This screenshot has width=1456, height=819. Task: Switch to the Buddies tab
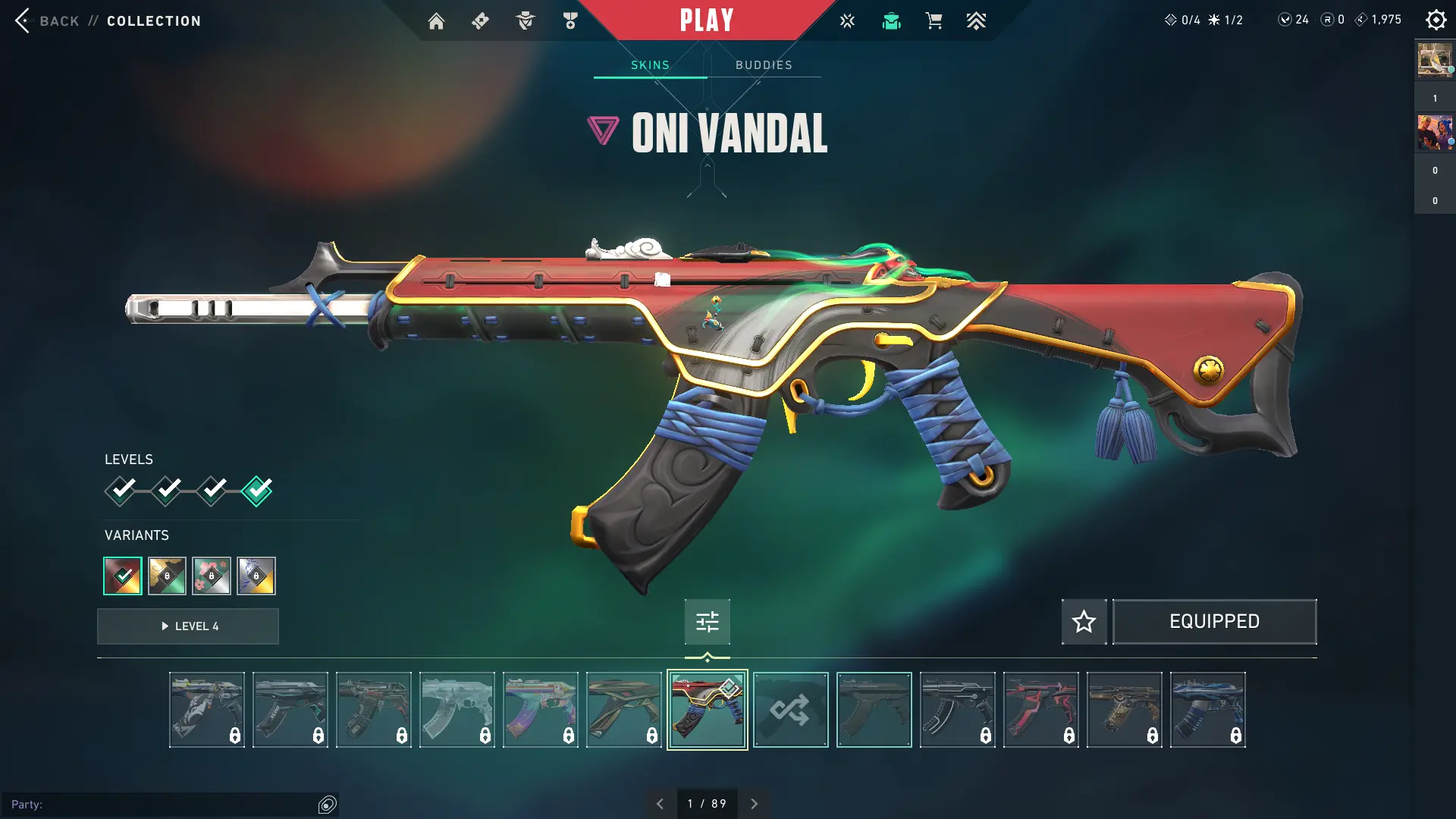764,65
